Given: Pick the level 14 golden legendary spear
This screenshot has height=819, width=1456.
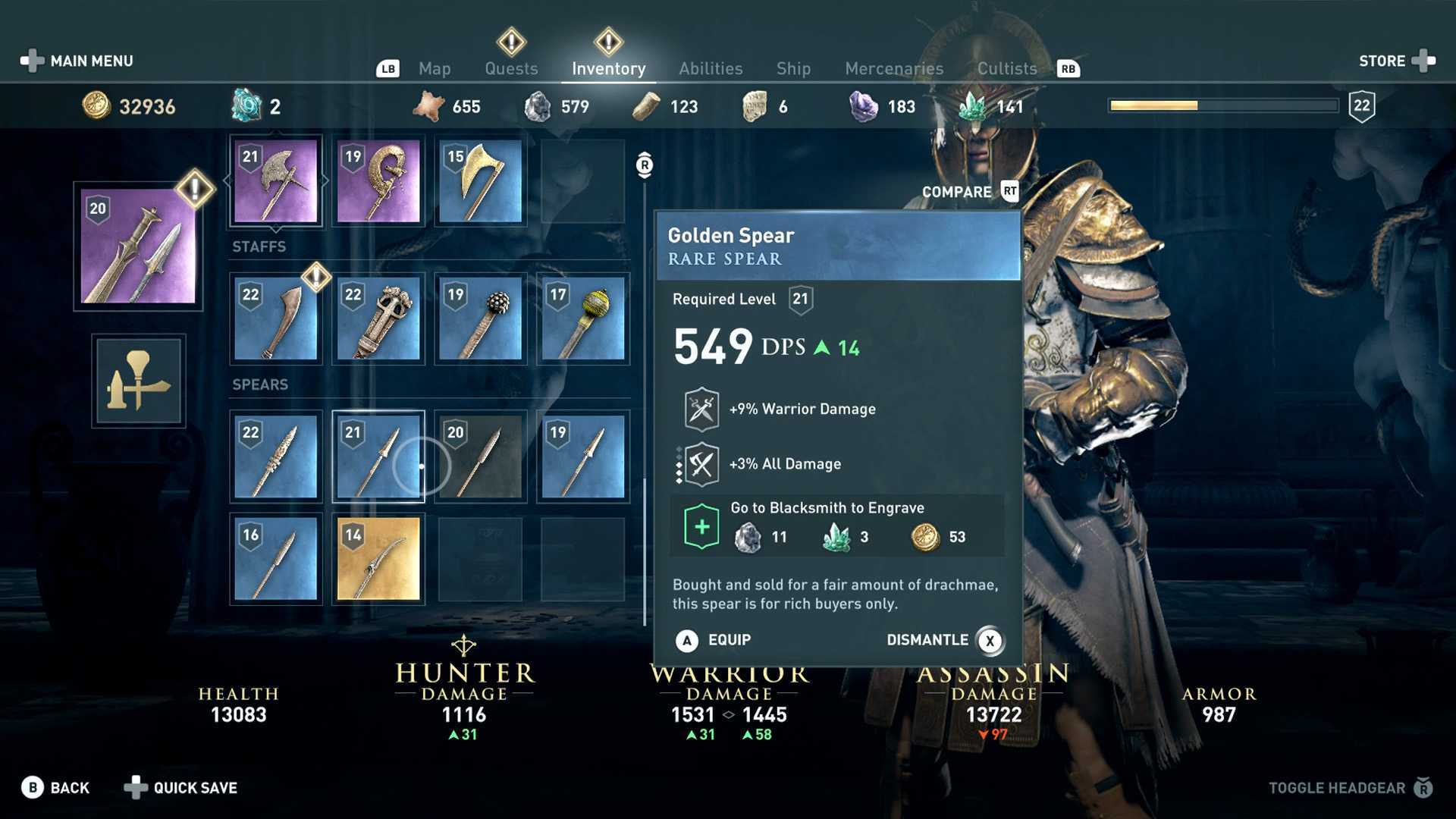Looking at the screenshot, I should (378, 559).
